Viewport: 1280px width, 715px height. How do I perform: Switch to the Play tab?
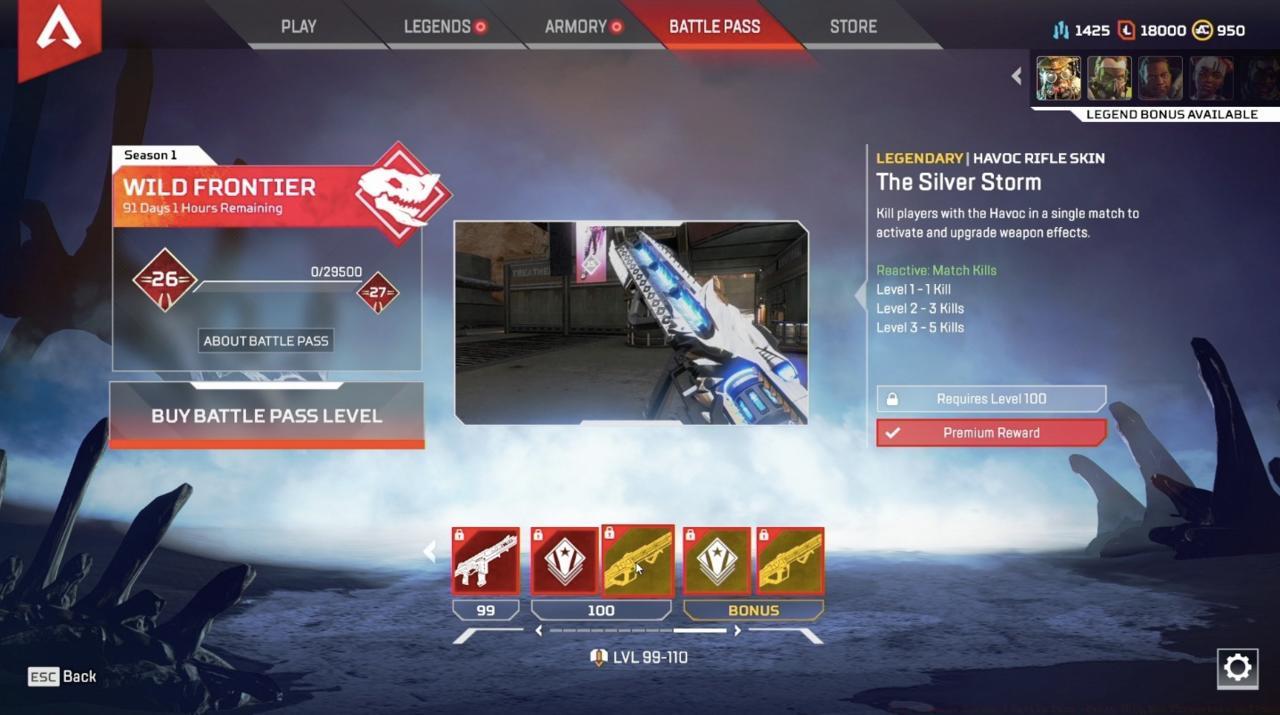click(298, 27)
